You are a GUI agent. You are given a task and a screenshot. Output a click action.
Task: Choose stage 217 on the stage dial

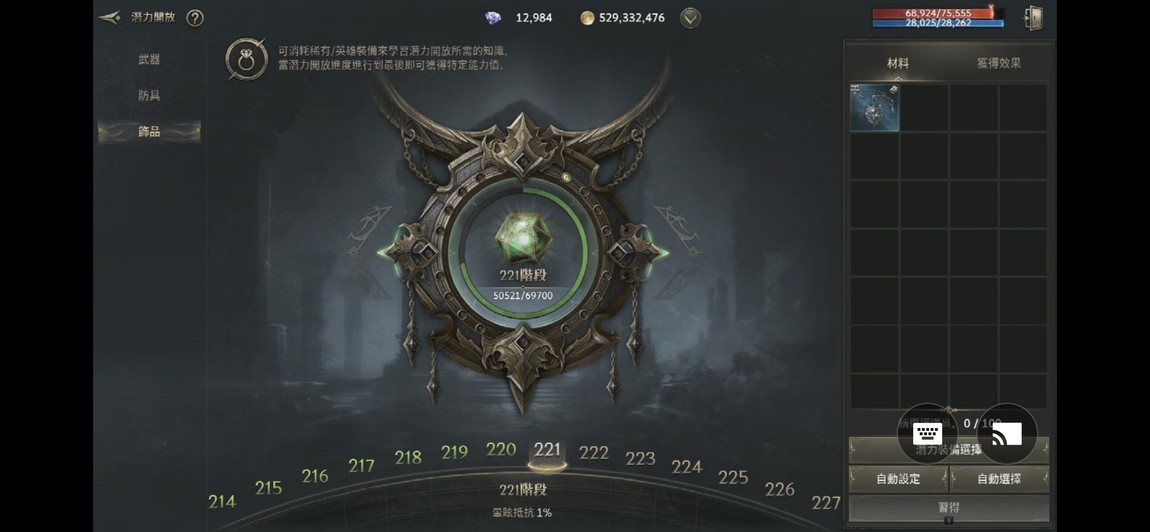click(x=361, y=465)
